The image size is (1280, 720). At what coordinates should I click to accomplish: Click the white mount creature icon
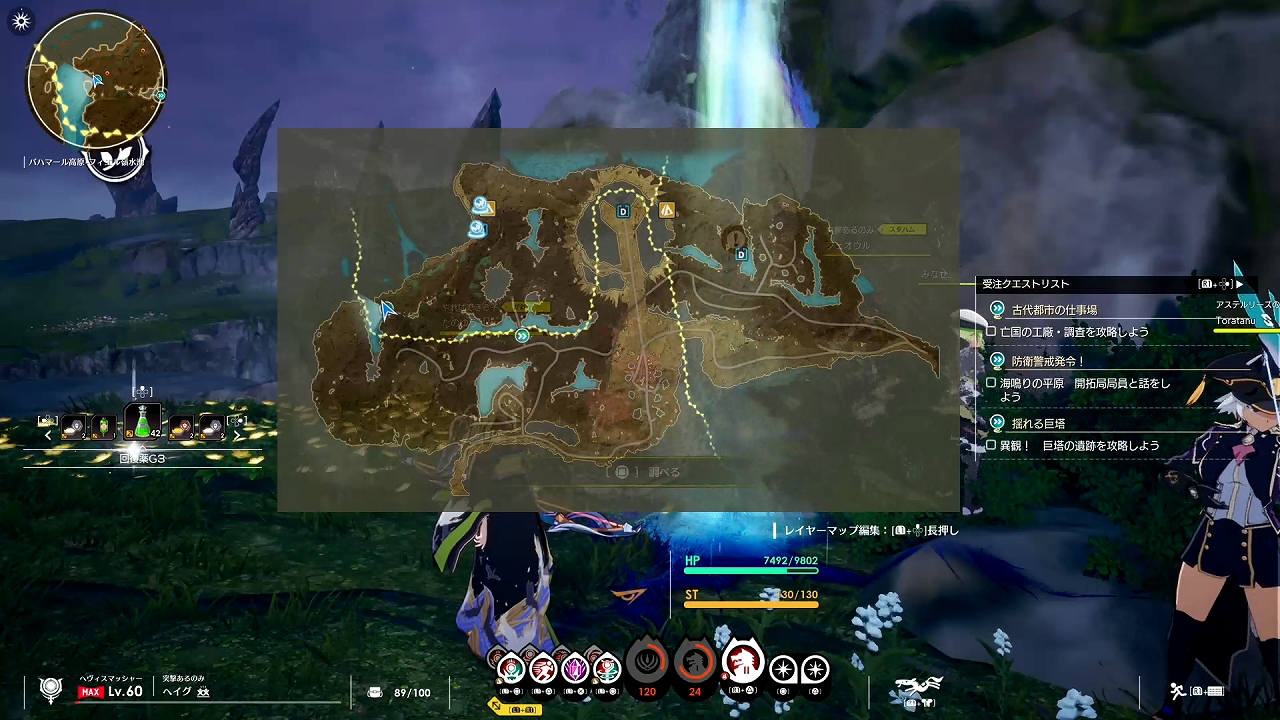coord(918,686)
